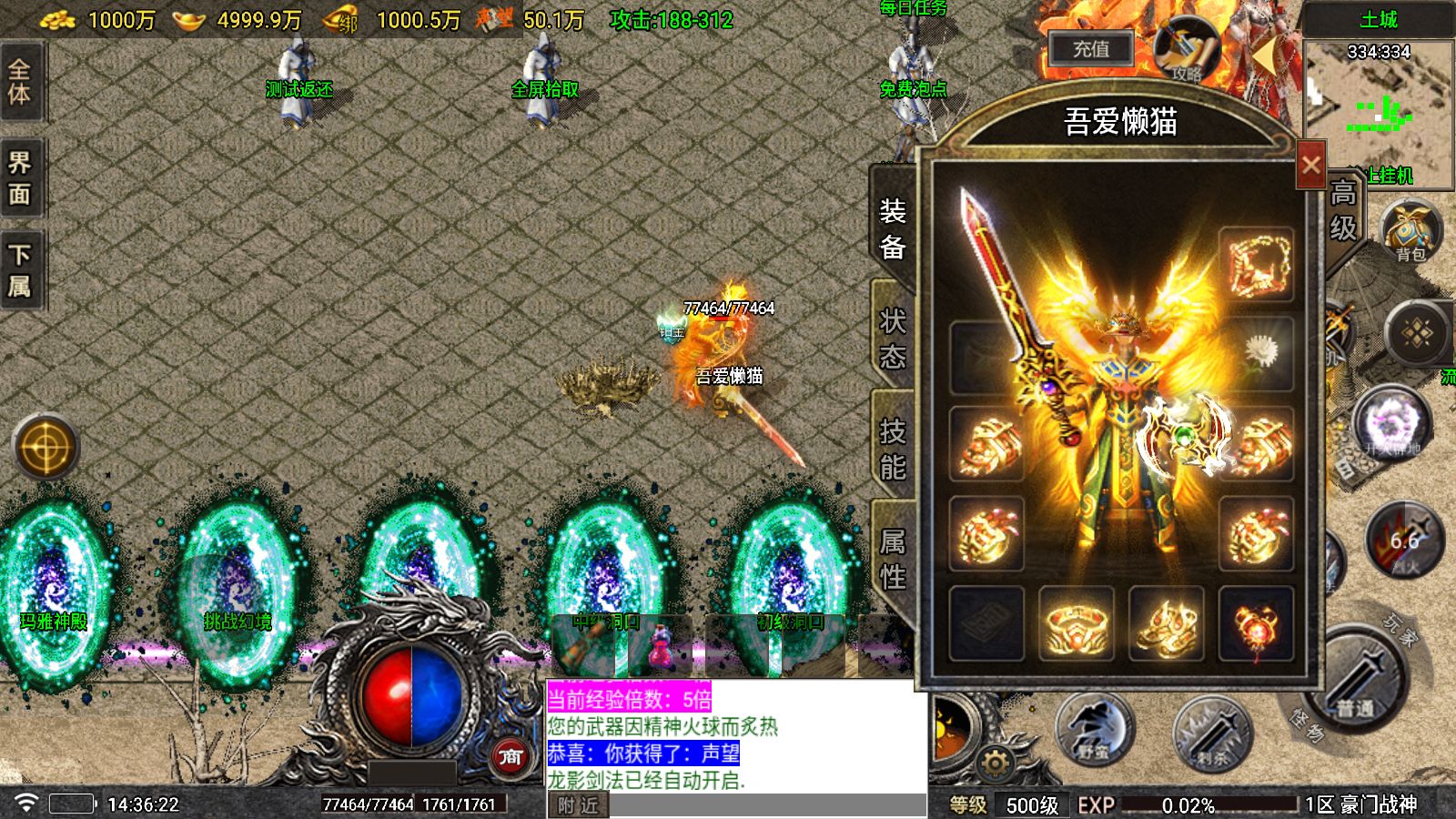Close the character equipment panel
Viewport: 1456px width, 819px height.
(x=1310, y=166)
